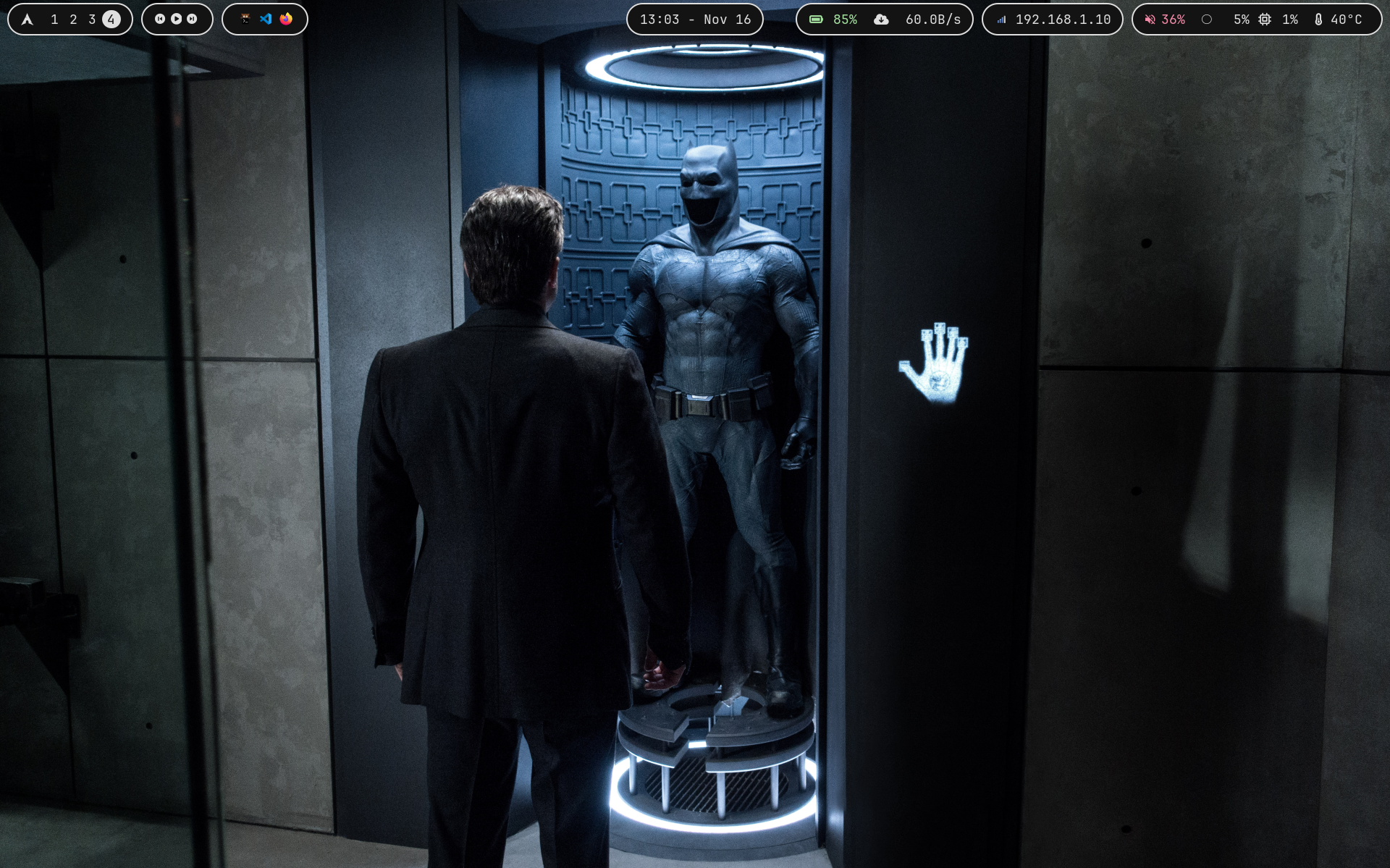
Task: Switch to workspace 3
Action: 92,19
